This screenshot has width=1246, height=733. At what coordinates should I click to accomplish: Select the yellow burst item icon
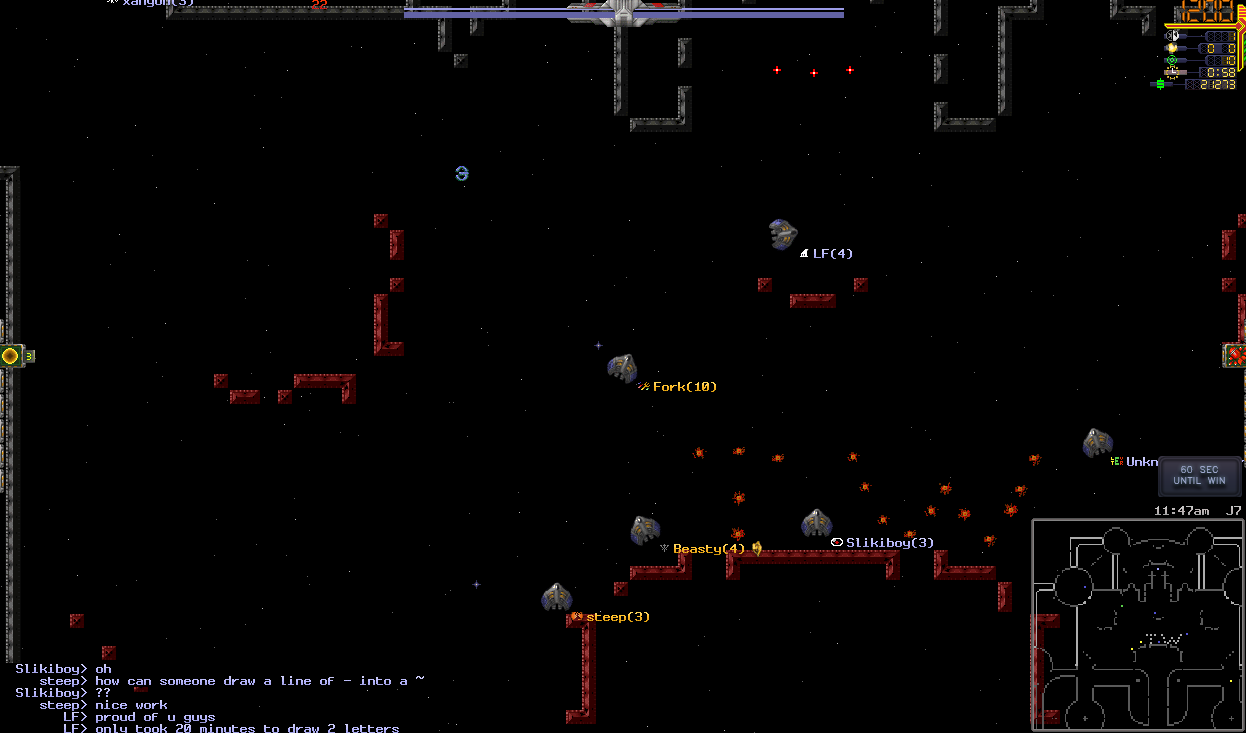coord(11,355)
